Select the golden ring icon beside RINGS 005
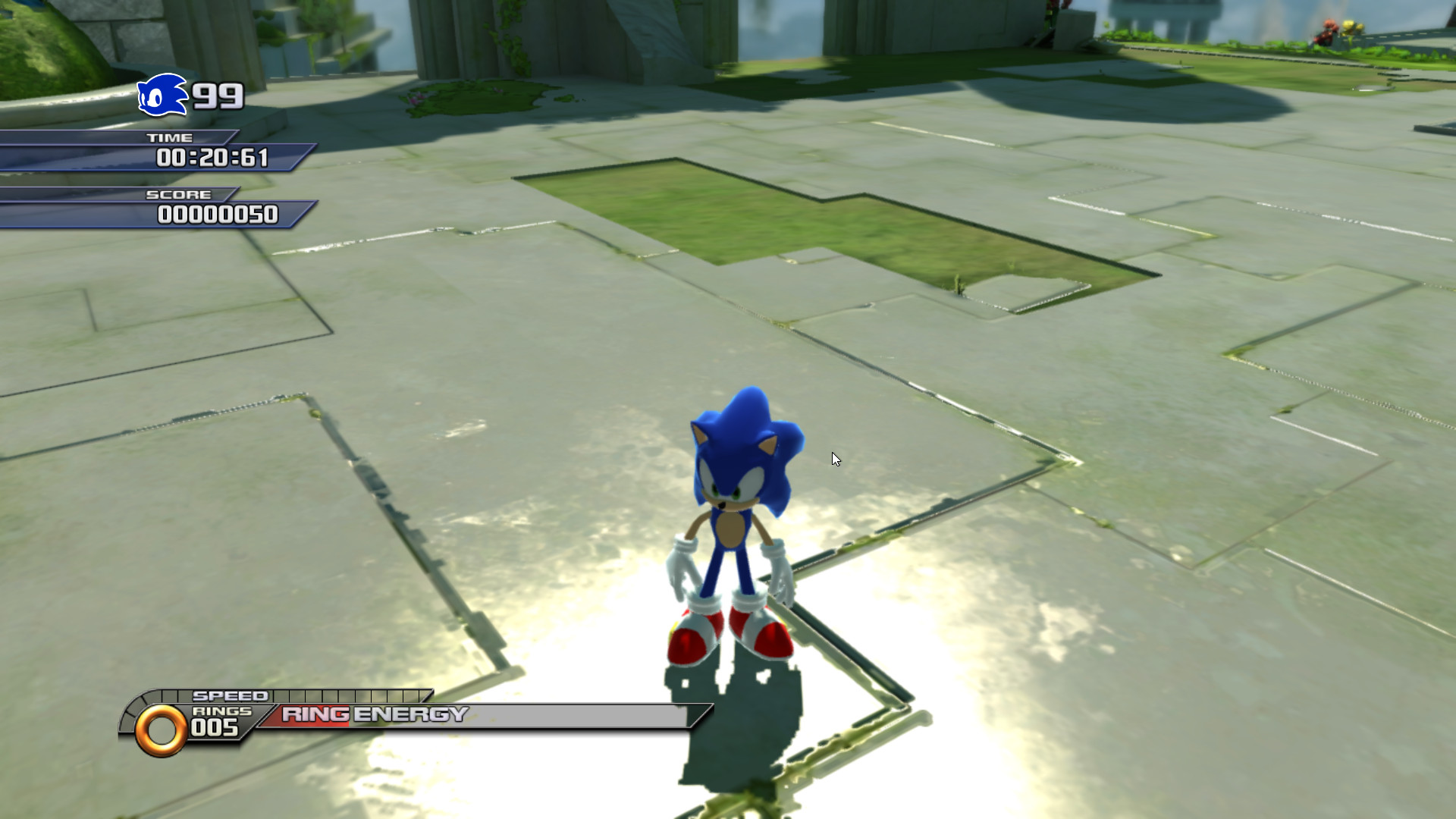 point(161,729)
